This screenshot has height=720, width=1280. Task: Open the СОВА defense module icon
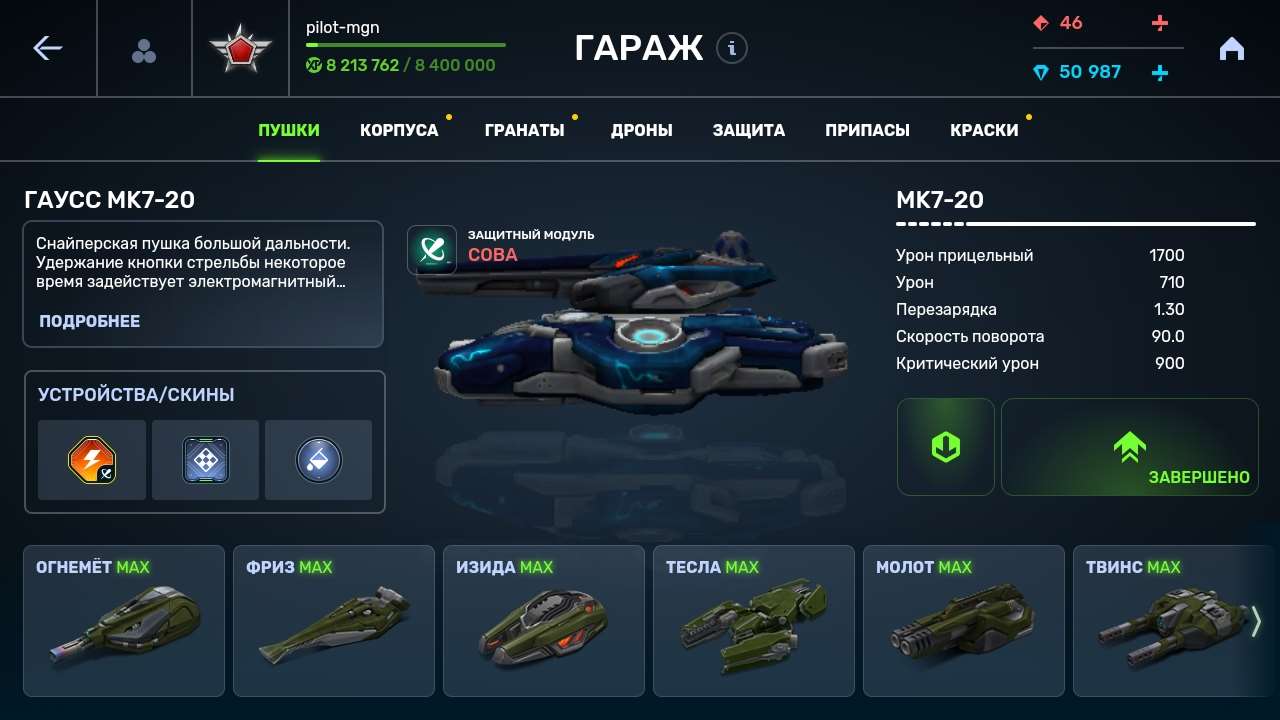click(x=433, y=248)
